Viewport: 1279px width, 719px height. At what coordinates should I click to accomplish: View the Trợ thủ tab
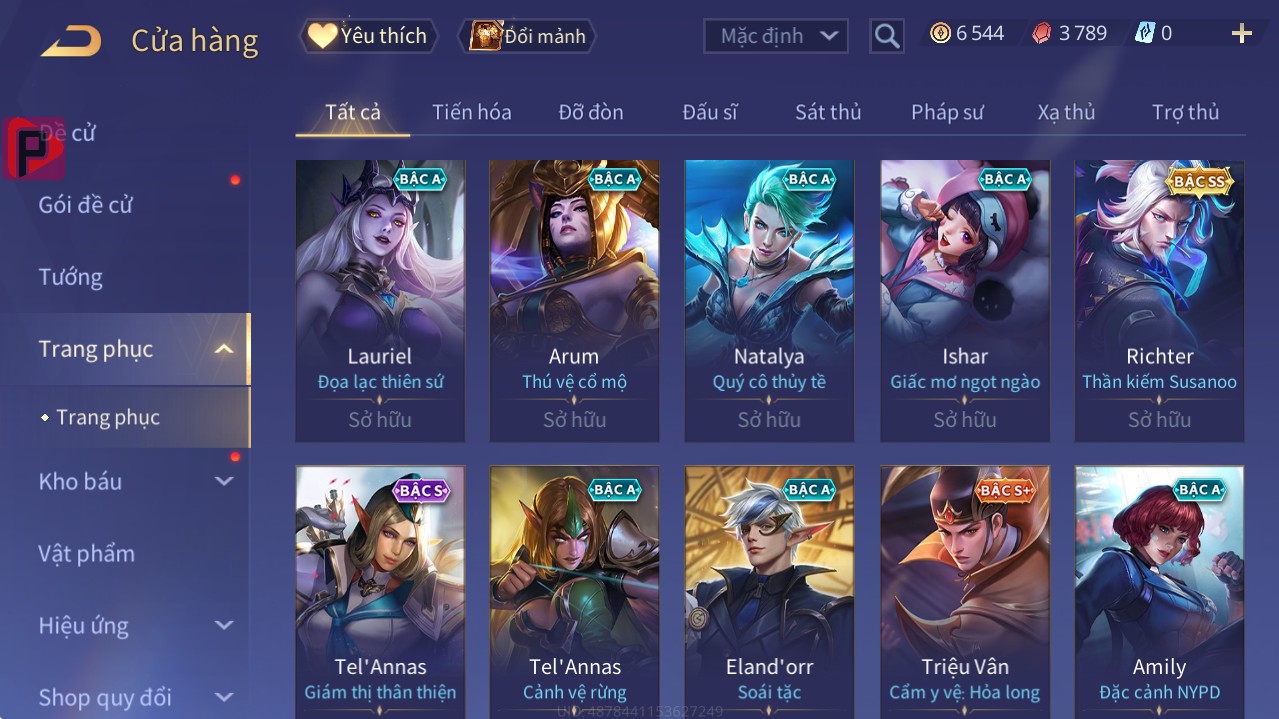point(1185,112)
